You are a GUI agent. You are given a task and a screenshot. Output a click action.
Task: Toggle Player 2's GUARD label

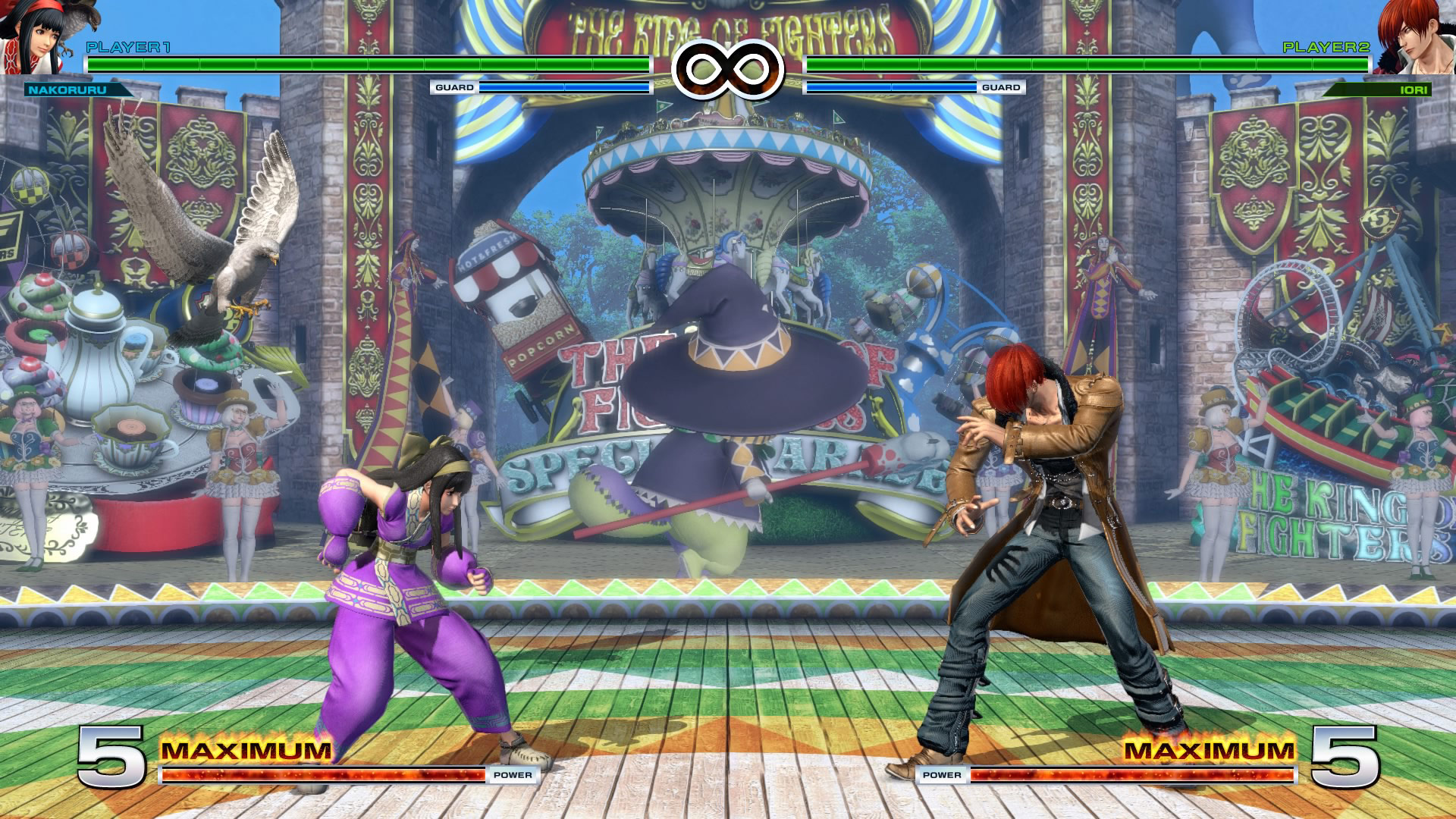1003,88
